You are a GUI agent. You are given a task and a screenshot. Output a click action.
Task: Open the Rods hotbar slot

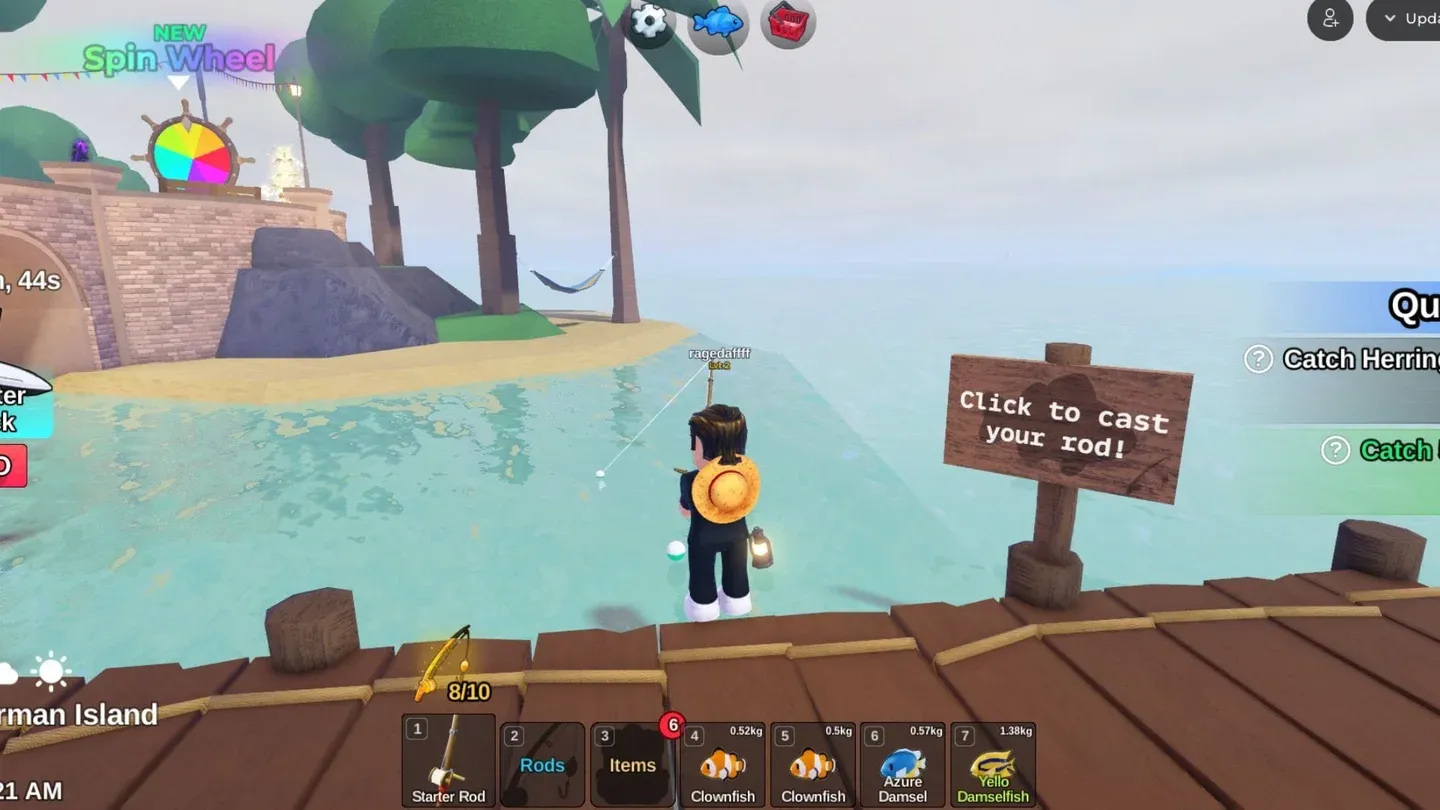click(x=542, y=763)
